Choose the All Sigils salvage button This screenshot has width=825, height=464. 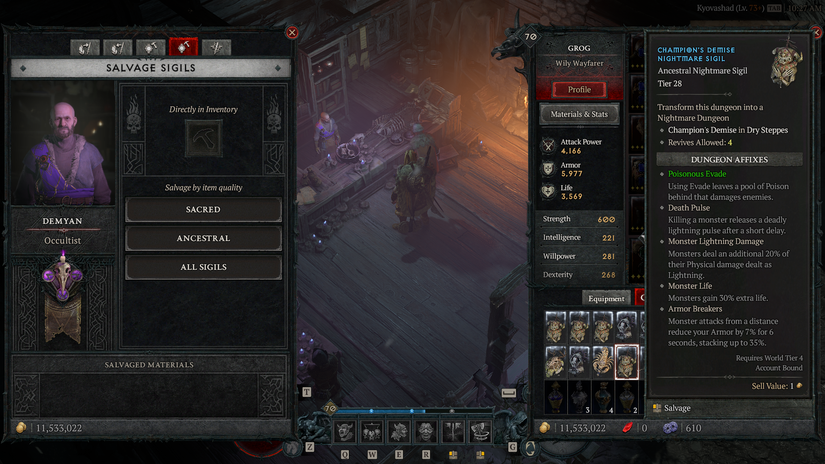pos(203,268)
